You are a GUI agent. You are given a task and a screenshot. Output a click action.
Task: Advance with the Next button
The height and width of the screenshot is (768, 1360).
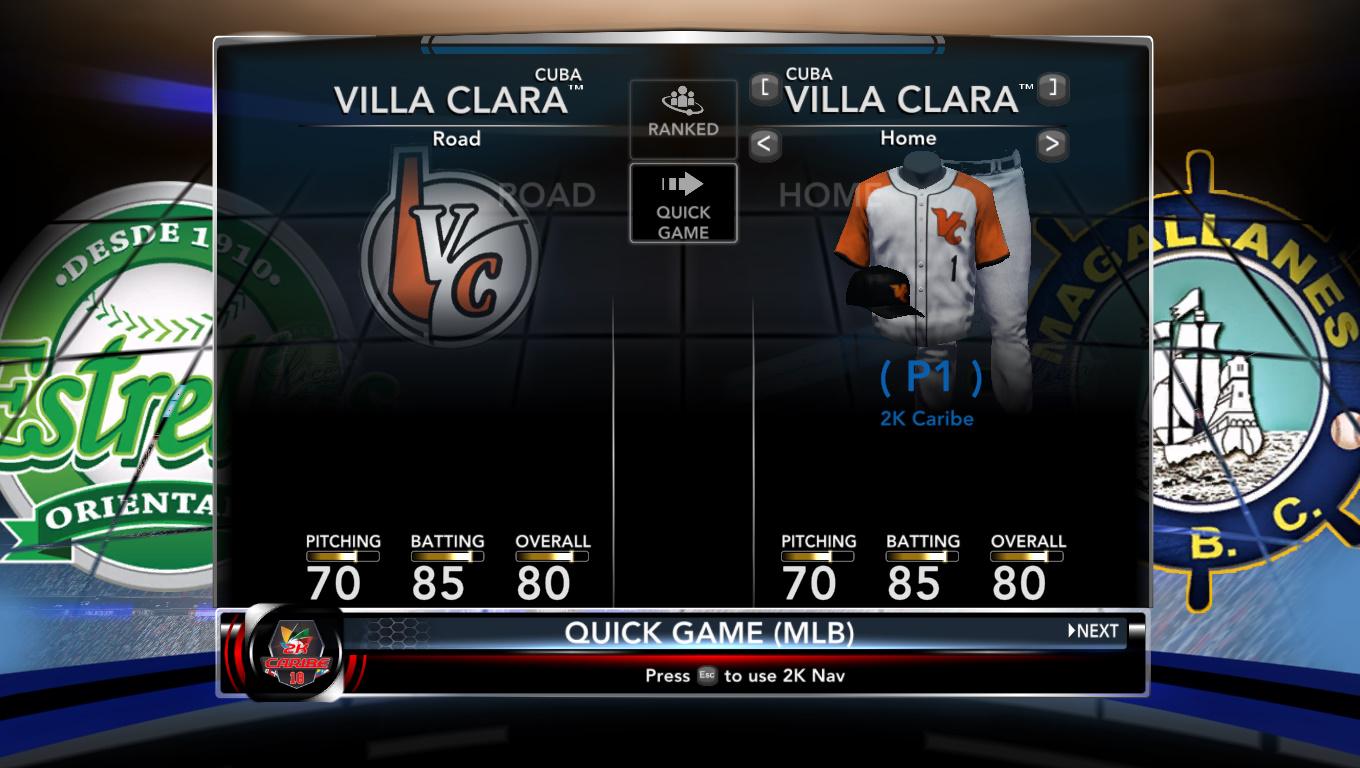(1093, 631)
